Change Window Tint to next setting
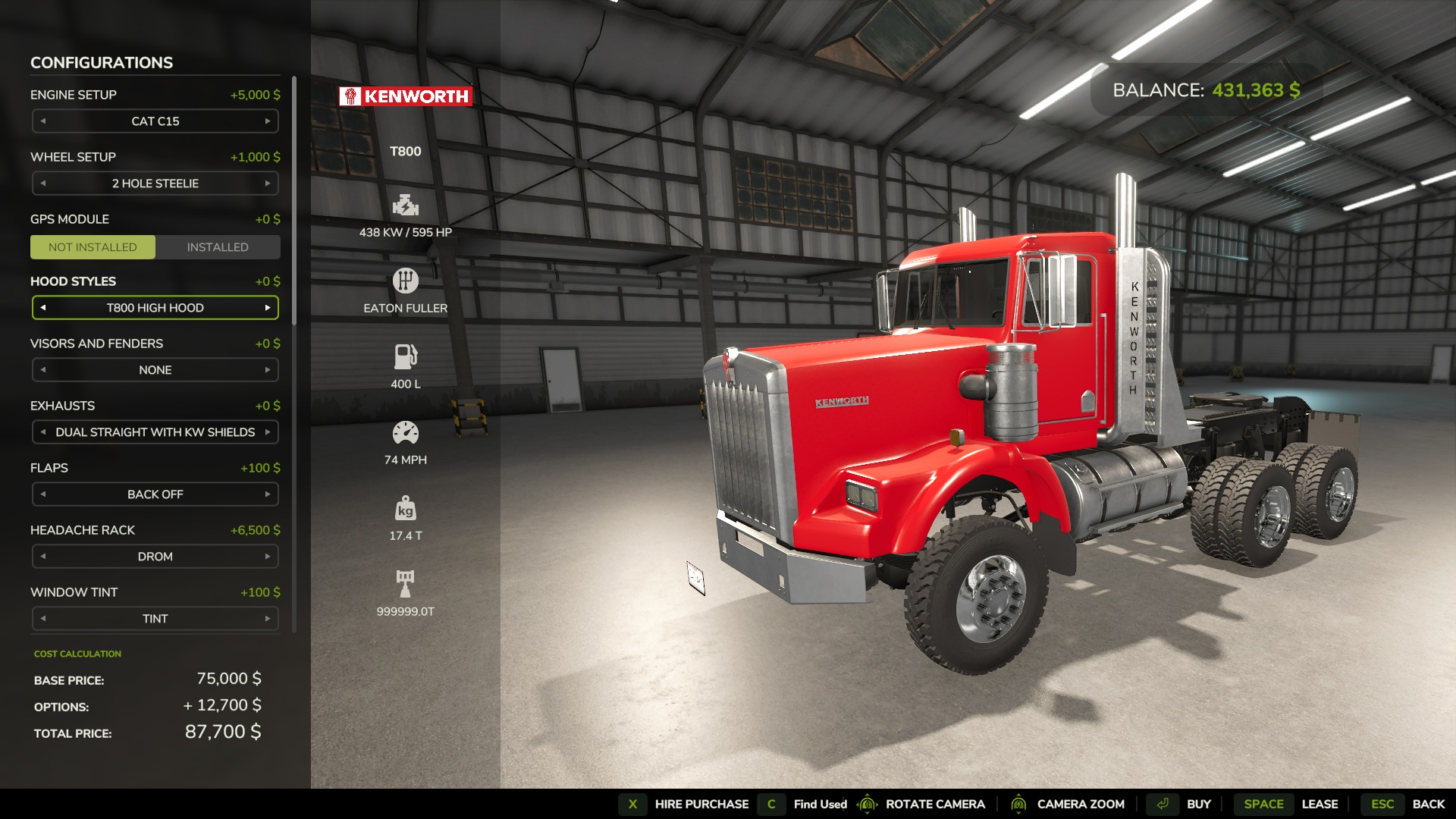The width and height of the screenshot is (1456, 819). tap(268, 619)
